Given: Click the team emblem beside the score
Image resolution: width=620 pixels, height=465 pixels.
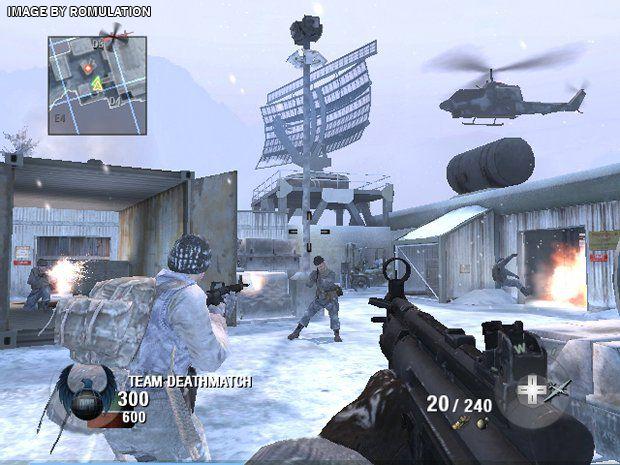Looking at the screenshot, I should (85, 393).
